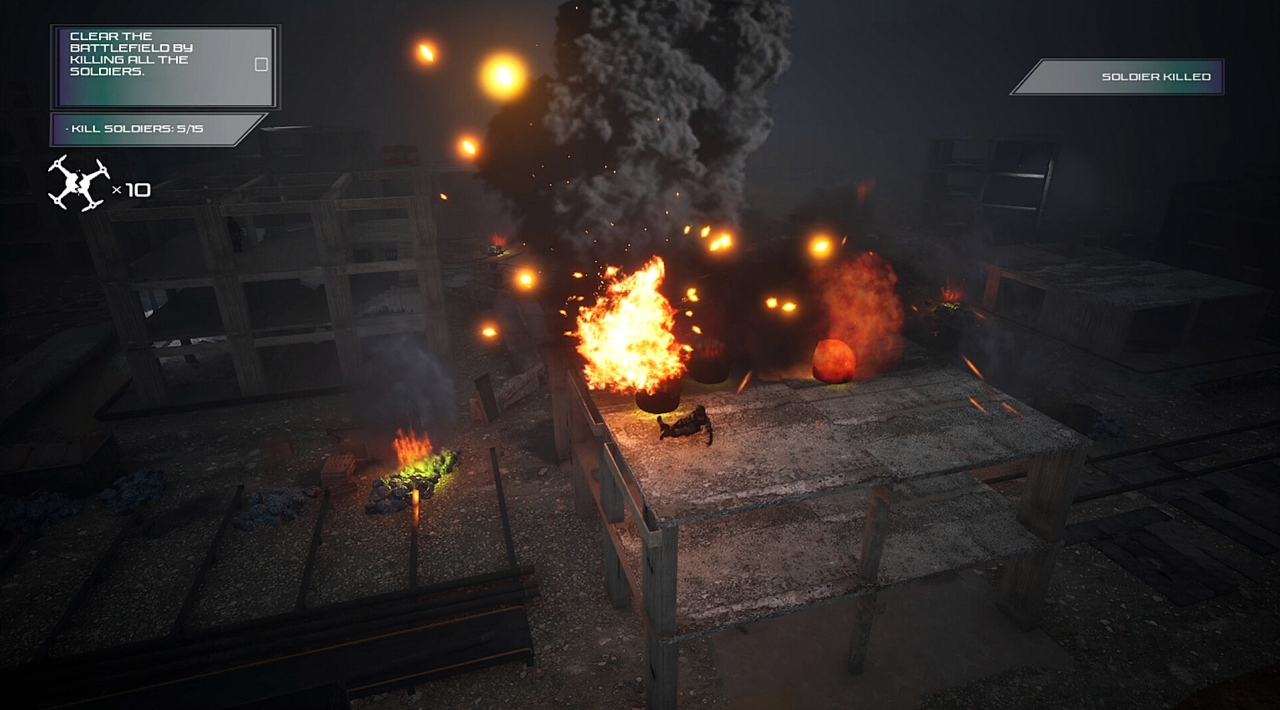Dismiss the Soldier Killed notification
The image size is (1280, 710).
(x=1118, y=77)
